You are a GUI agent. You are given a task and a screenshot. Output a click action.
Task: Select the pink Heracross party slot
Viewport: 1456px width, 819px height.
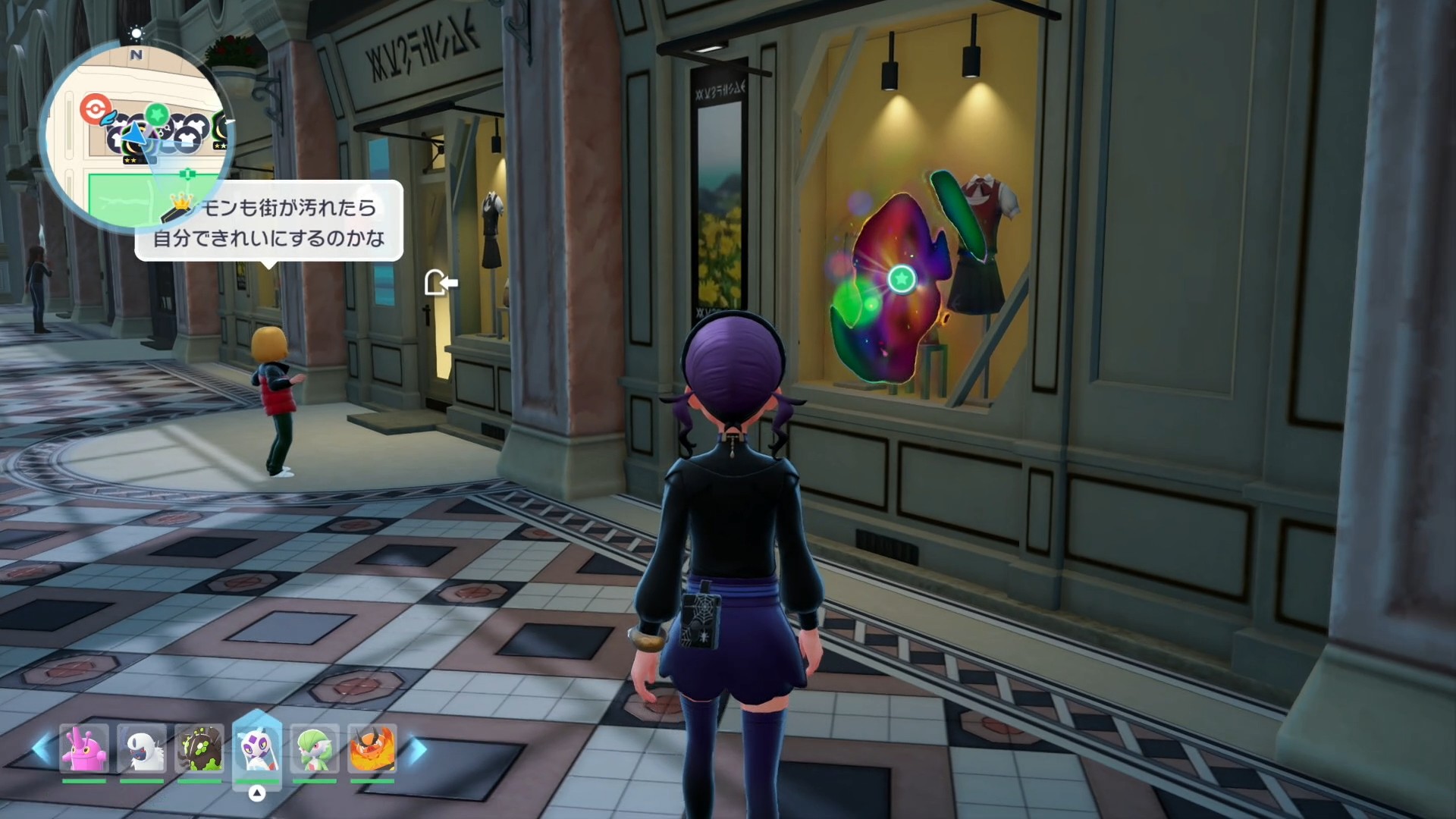click(84, 748)
